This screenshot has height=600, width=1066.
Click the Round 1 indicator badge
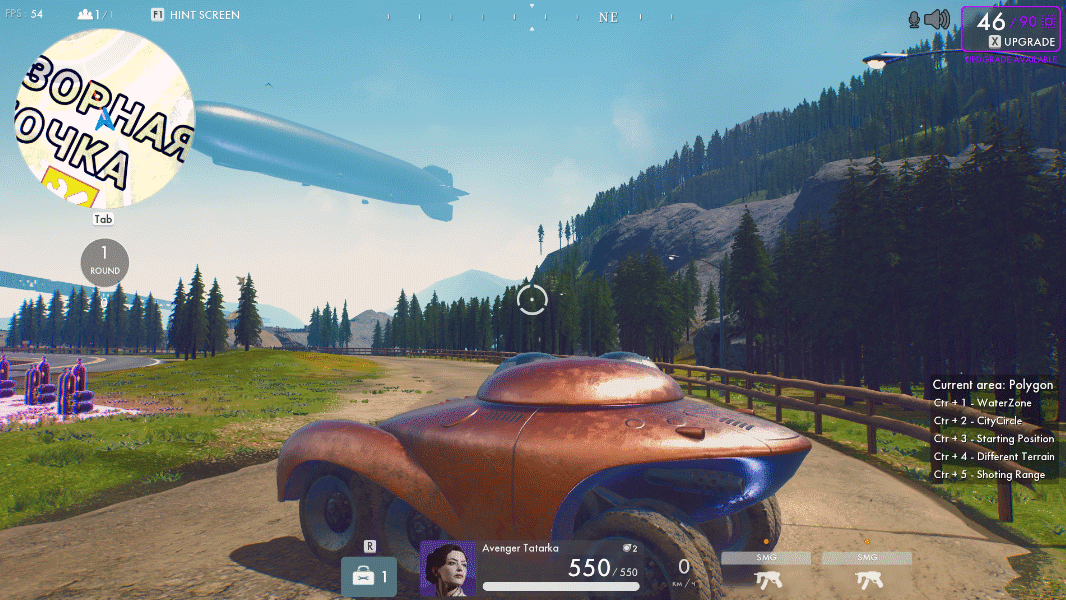(x=105, y=261)
